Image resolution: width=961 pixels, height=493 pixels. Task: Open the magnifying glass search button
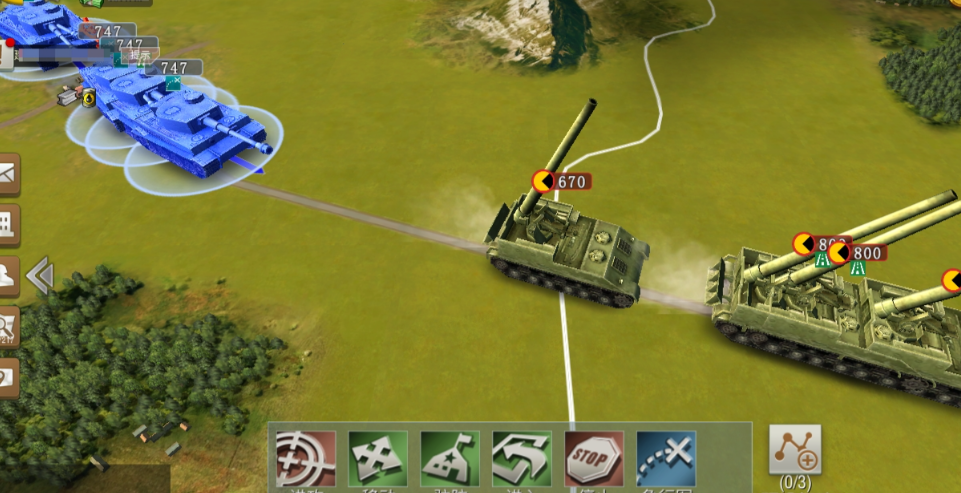pos(8,325)
